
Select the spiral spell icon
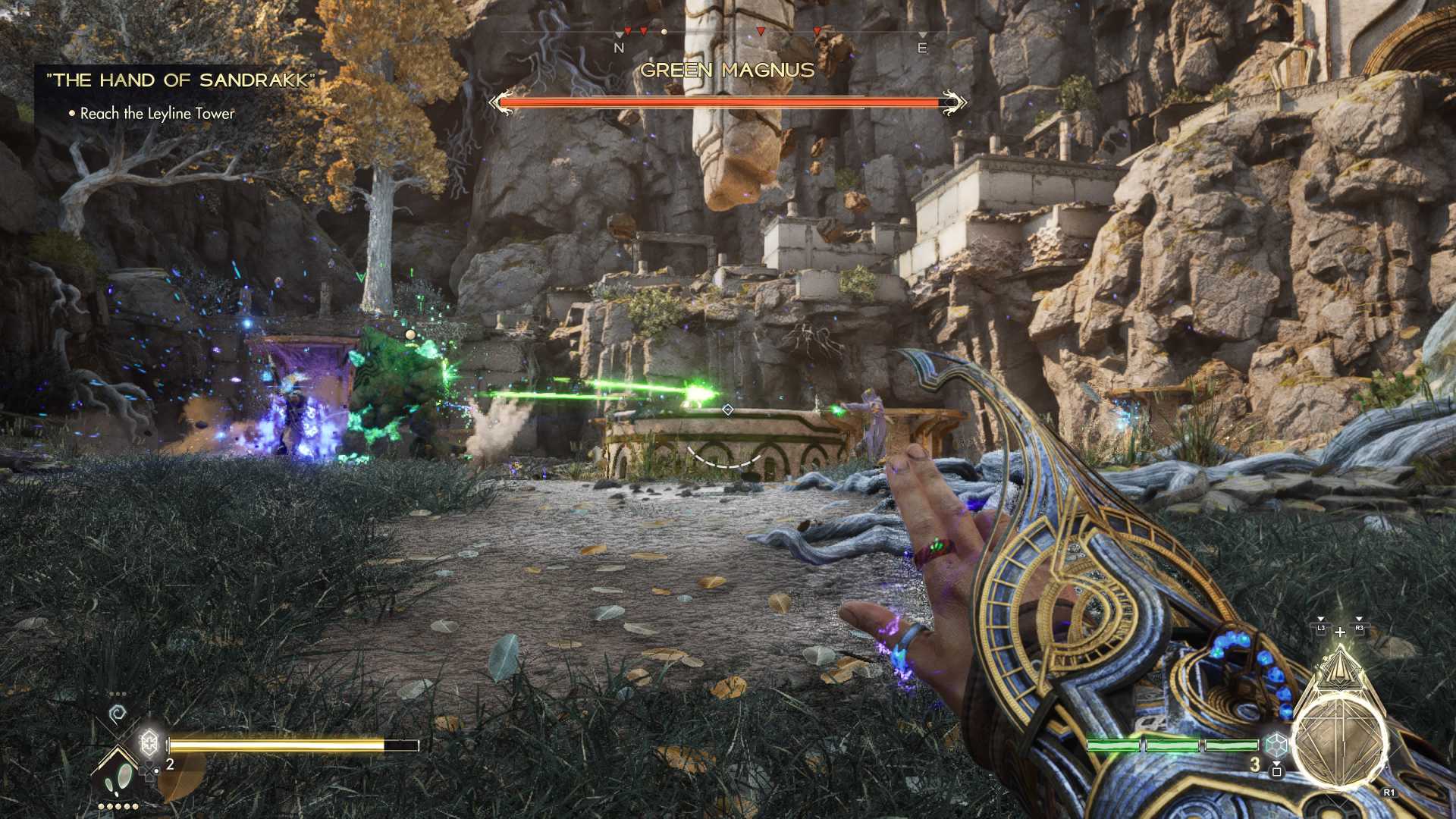(x=118, y=714)
